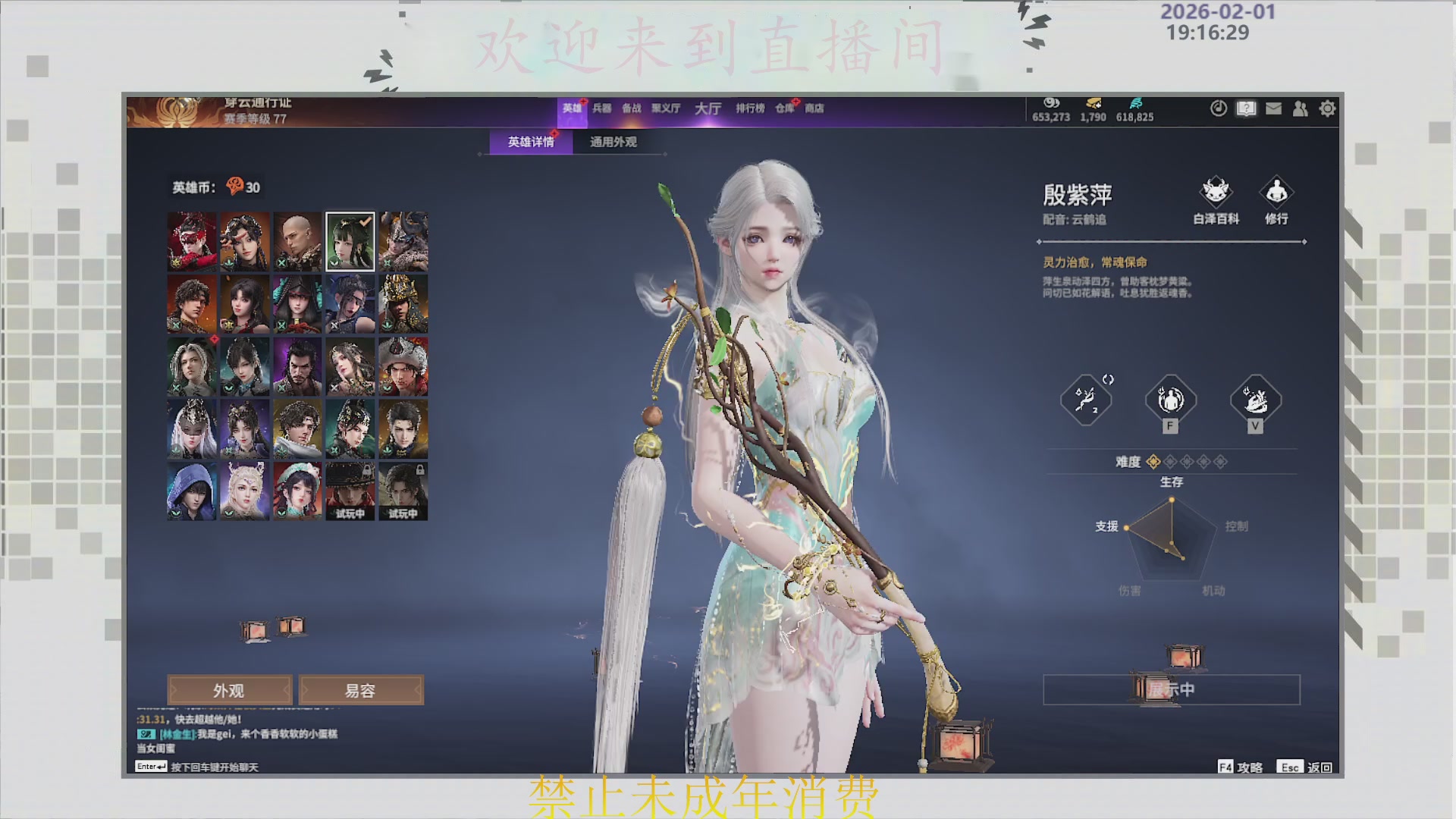The image size is (1456, 819).
Task: Click the mail envelope icon
Action: tap(1272, 108)
